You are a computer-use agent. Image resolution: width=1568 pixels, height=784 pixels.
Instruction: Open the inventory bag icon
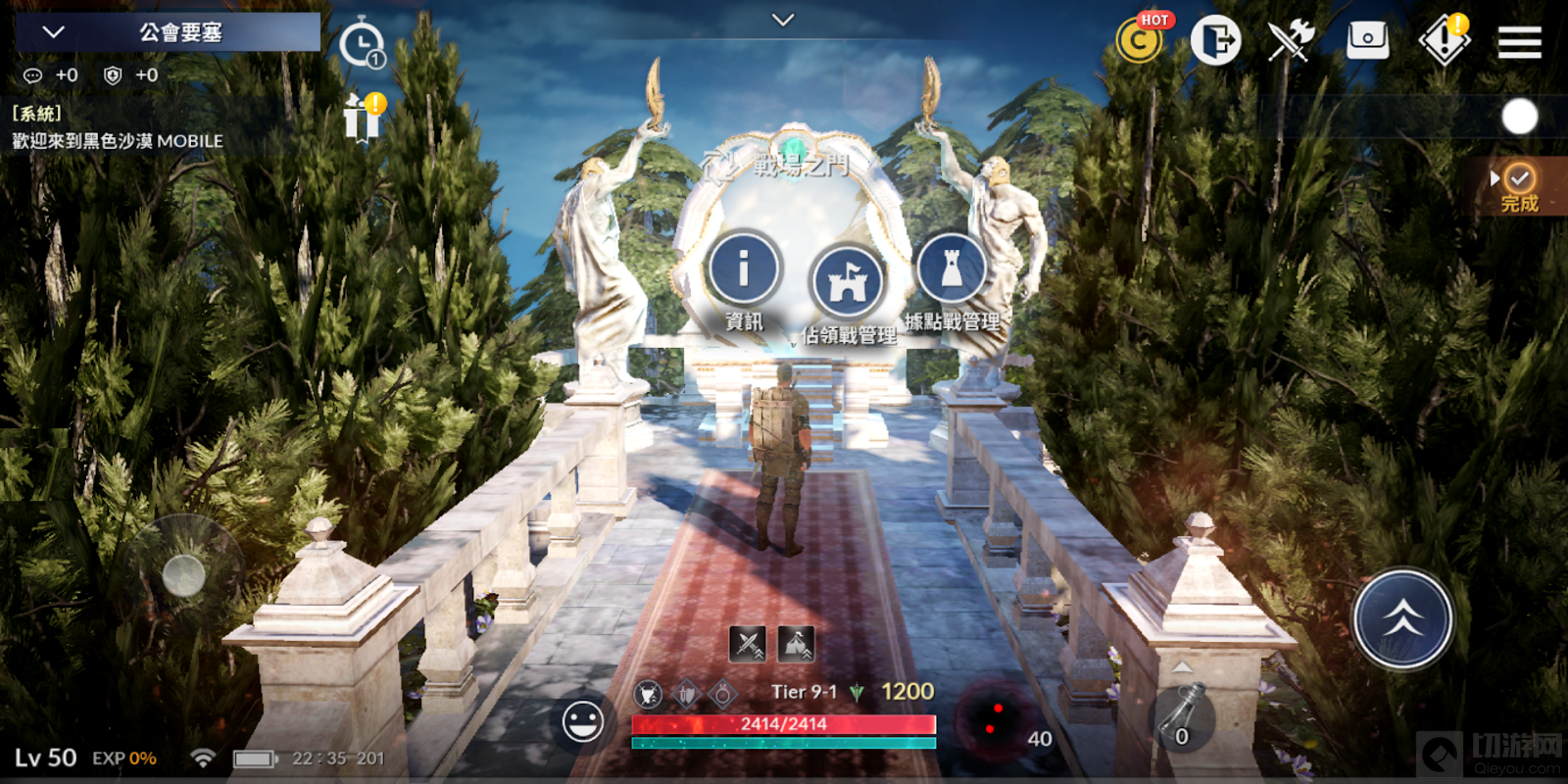[1367, 41]
